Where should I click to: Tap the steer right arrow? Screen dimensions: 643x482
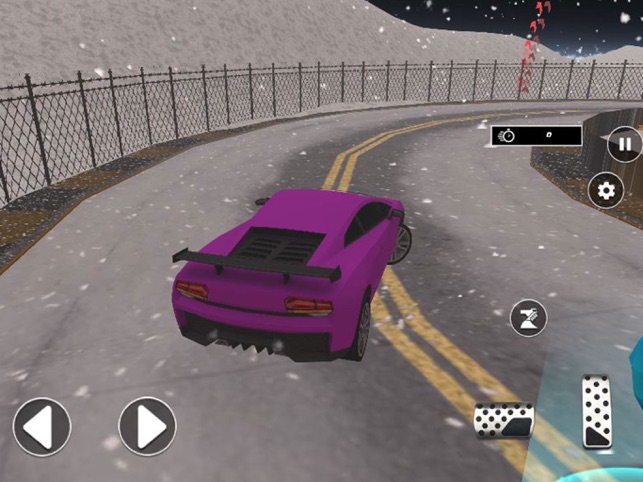(147, 427)
